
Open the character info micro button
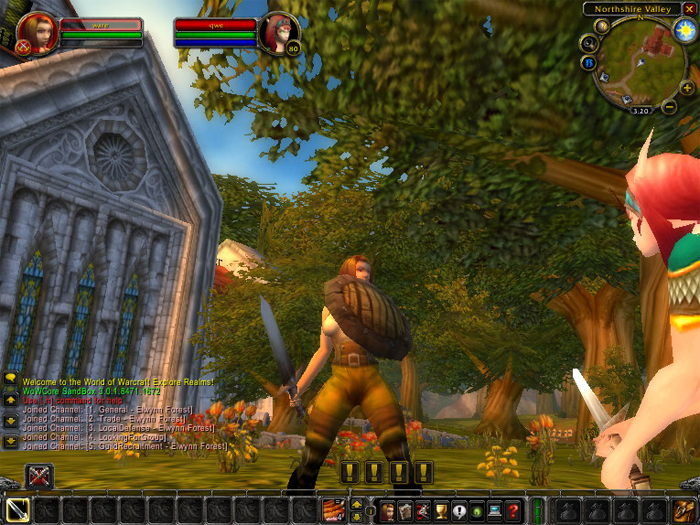coord(388,511)
